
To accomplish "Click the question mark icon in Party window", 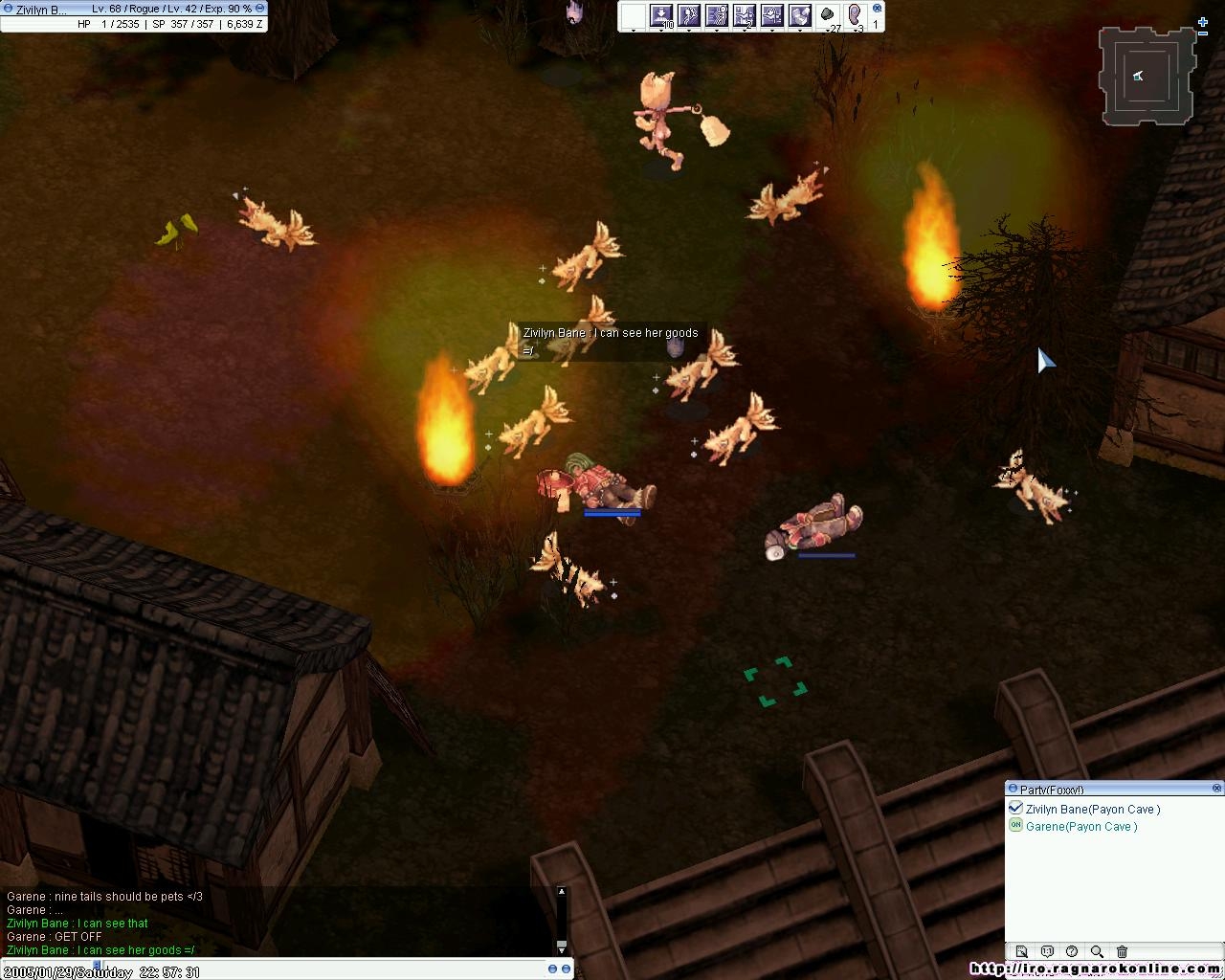I will coord(1072,951).
